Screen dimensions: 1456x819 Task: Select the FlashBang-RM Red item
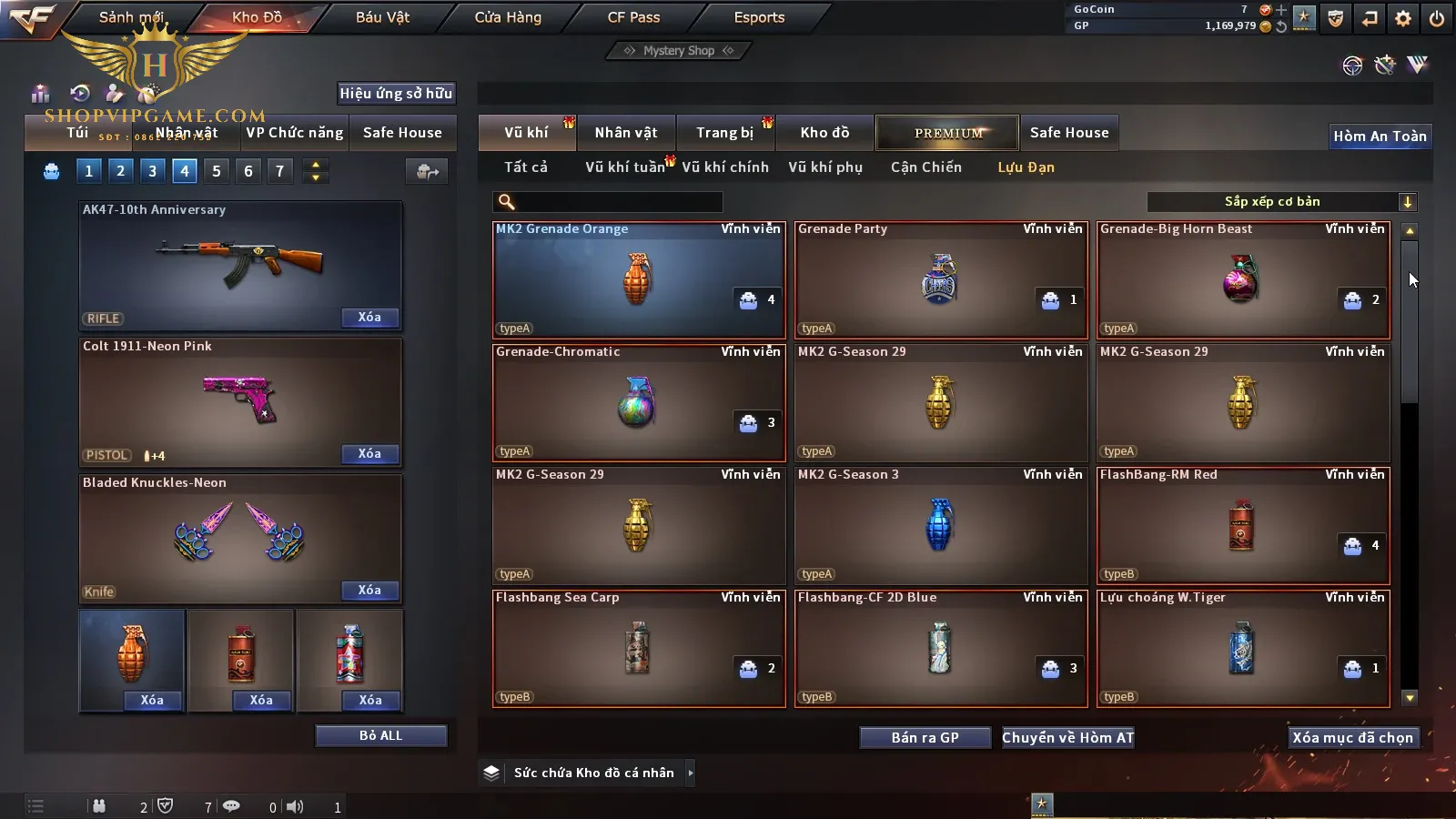(x=1242, y=525)
